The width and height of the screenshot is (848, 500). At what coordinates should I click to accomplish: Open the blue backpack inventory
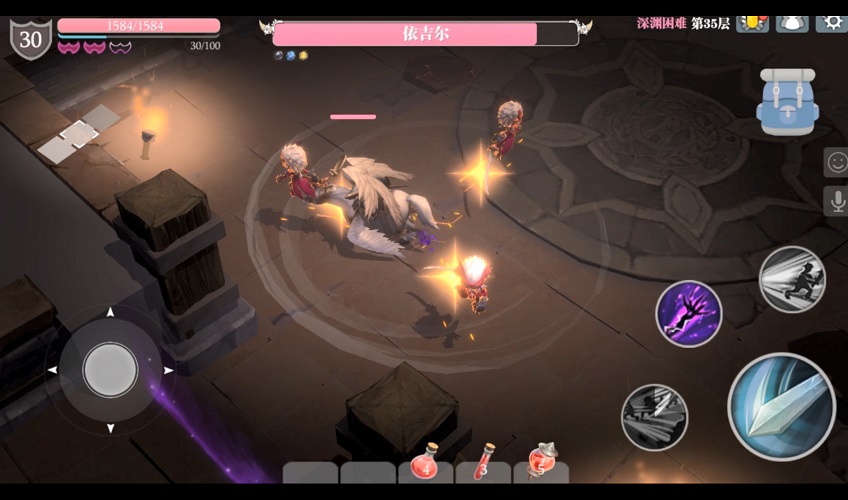(x=787, y=100)
